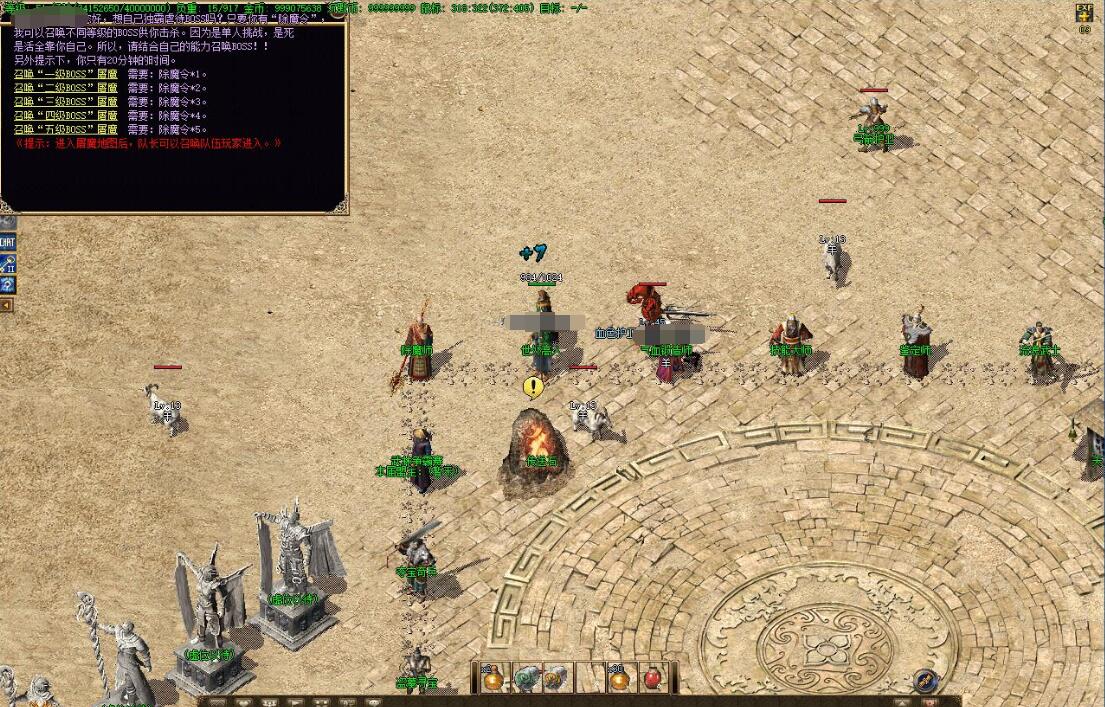The image size is (1105, 707).
Task: Select the 召唤二级BOSS屠魔 option
Action: point(65,88)
